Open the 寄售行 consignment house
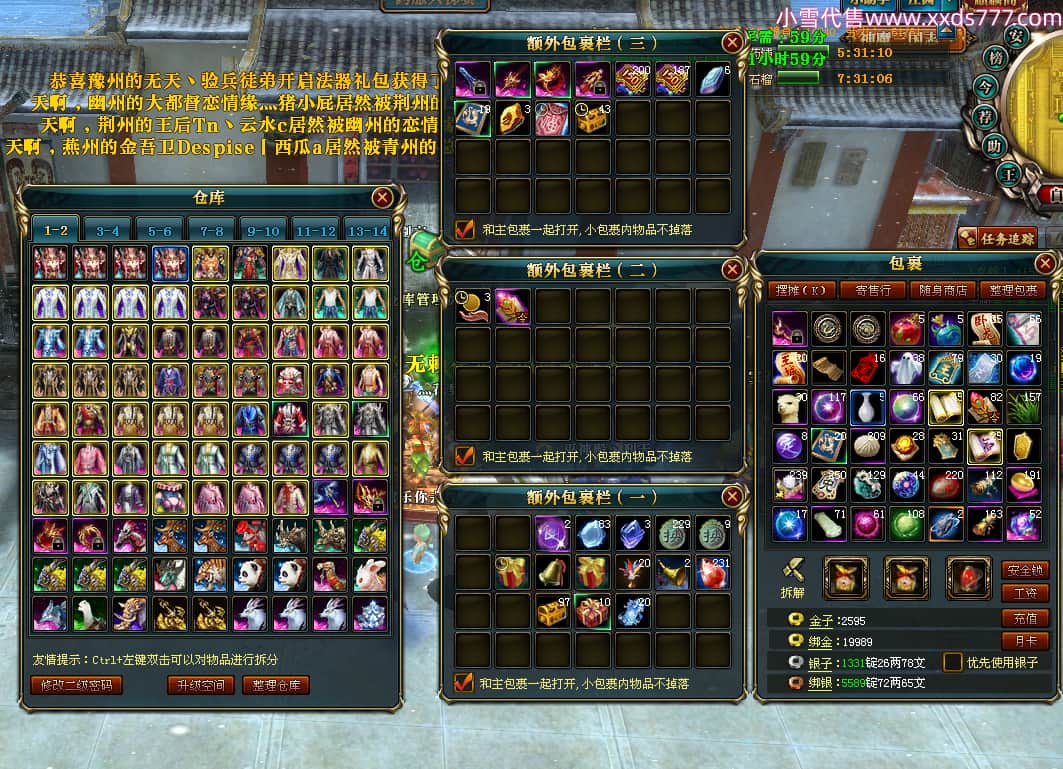The height and width of the screenshot is (769, 1063). click(x=873, y=290)
